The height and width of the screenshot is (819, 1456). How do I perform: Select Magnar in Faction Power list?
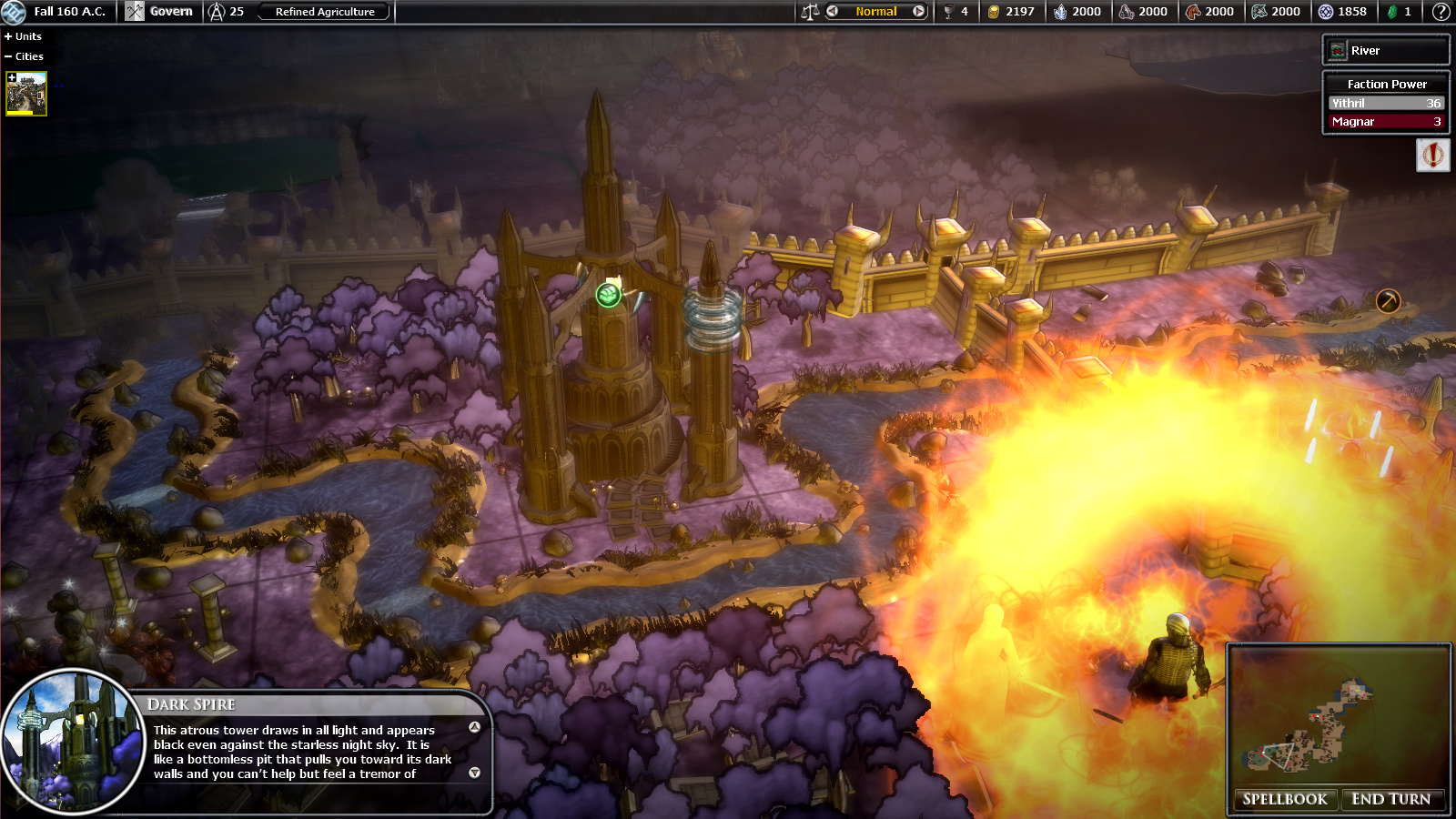click(x=1385, y=122)
